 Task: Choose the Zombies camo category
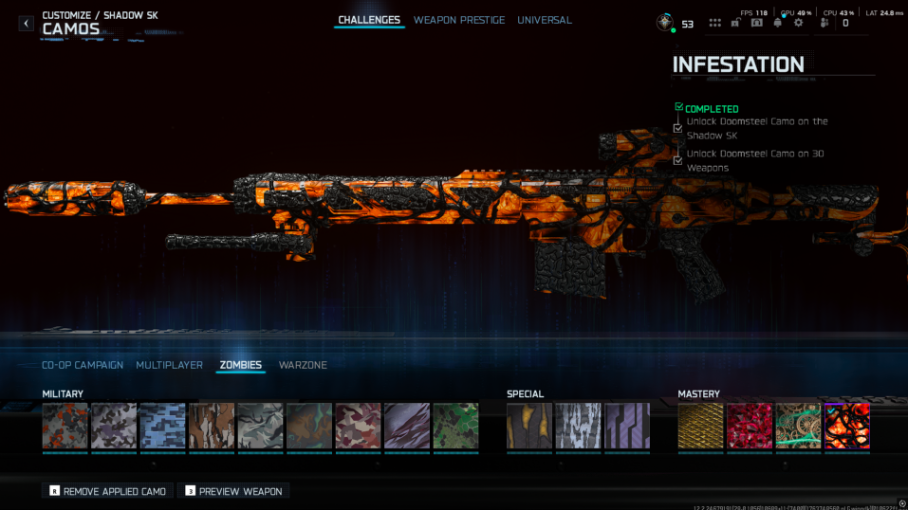(x=240, y=365)
